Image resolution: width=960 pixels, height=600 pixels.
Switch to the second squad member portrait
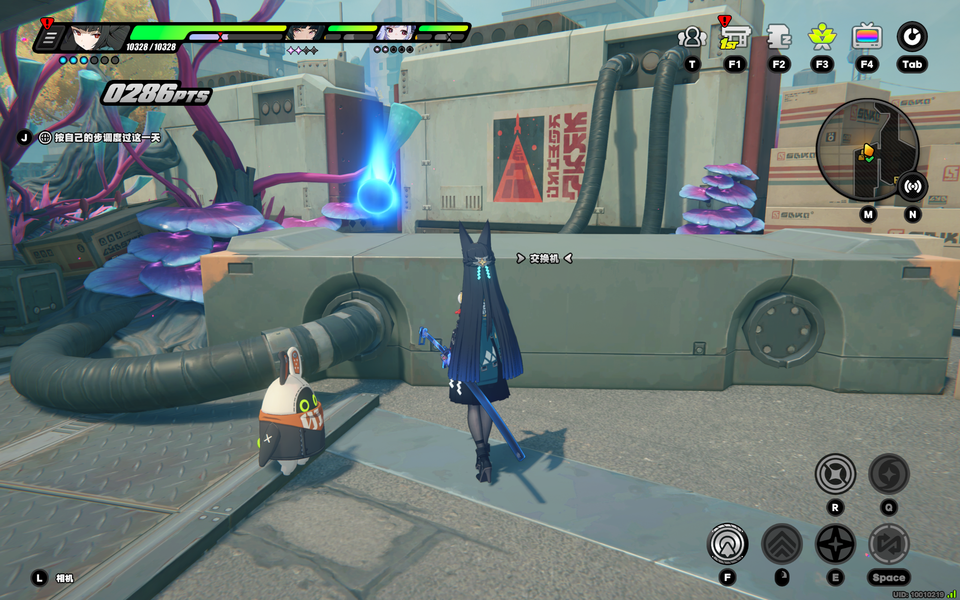pos(302,34)
